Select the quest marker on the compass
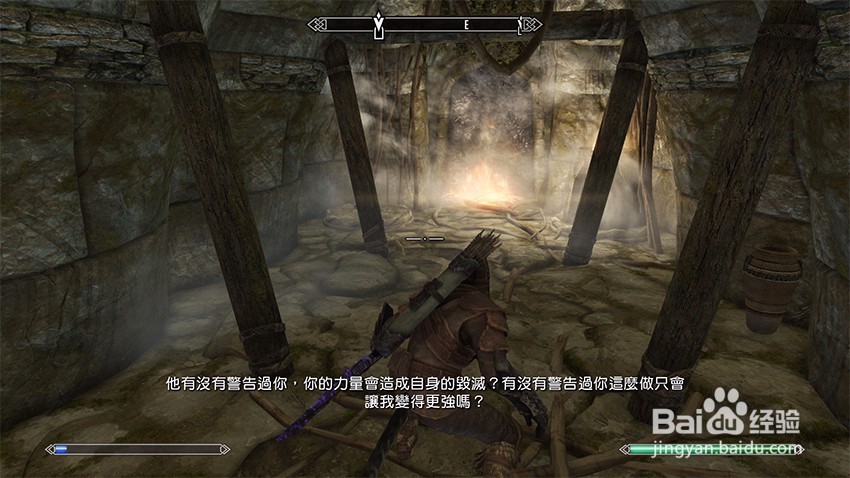 (x=378, y=21)
